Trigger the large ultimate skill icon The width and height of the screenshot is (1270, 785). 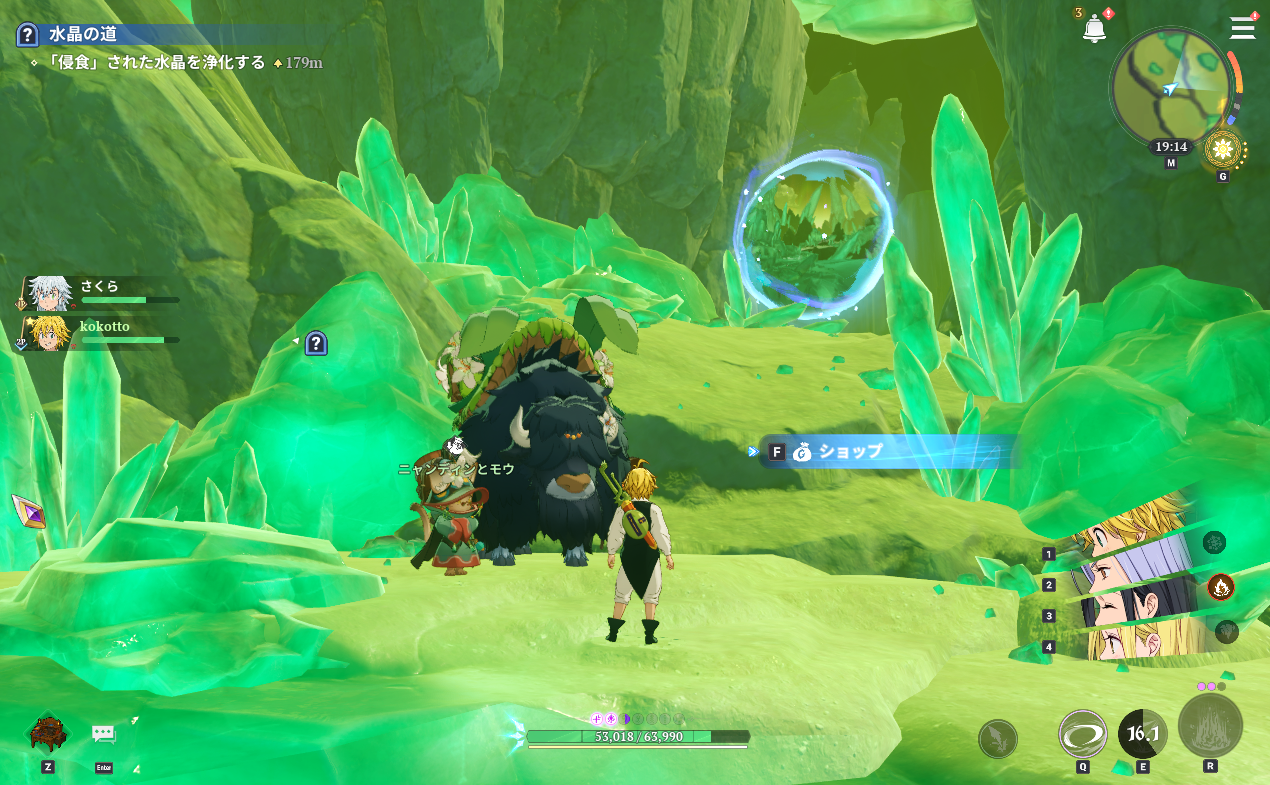[x=1210, y=725]
